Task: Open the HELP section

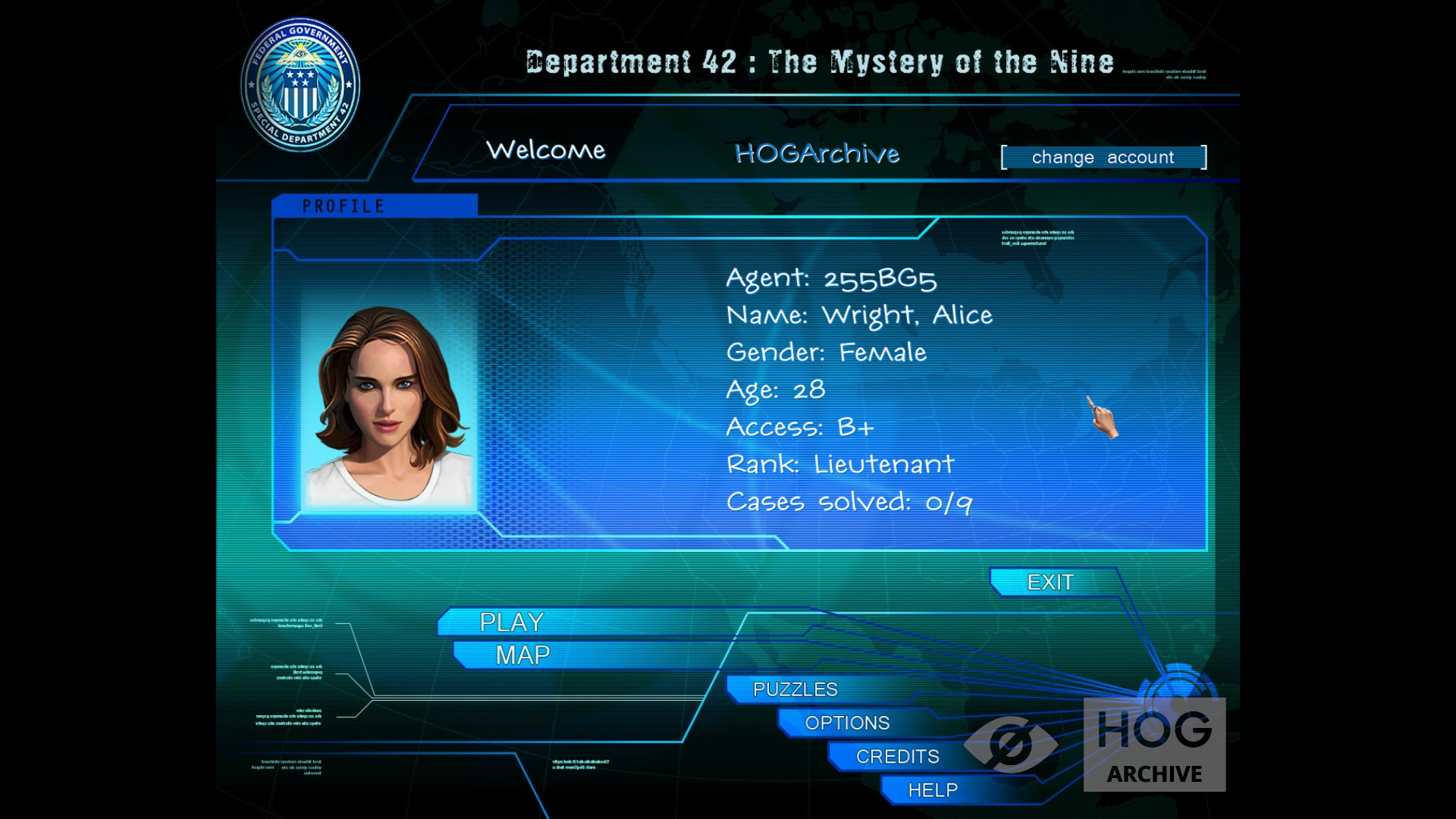Action: tap(933, 790)
